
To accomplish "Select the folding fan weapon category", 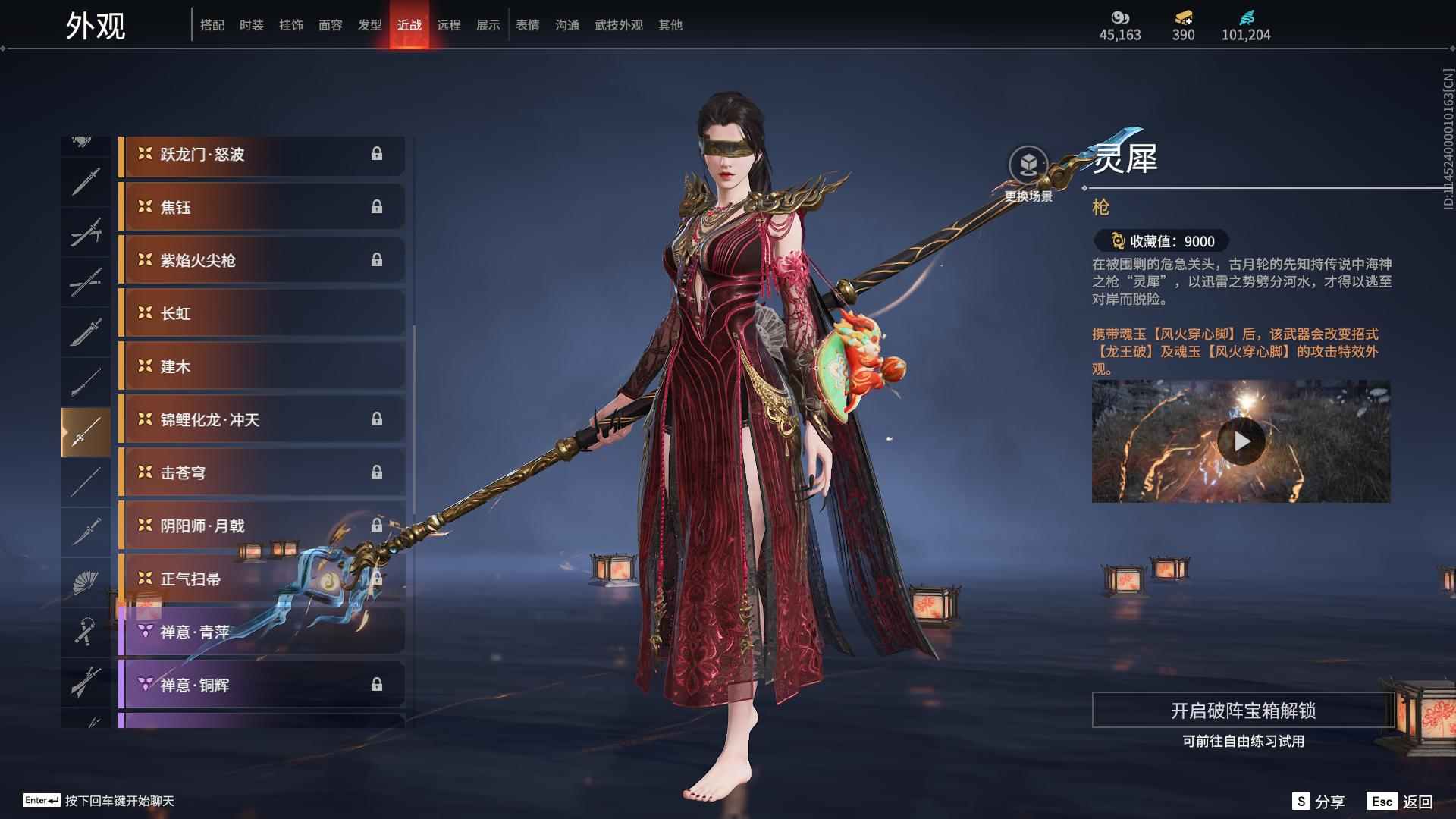I will coord(85,582).
